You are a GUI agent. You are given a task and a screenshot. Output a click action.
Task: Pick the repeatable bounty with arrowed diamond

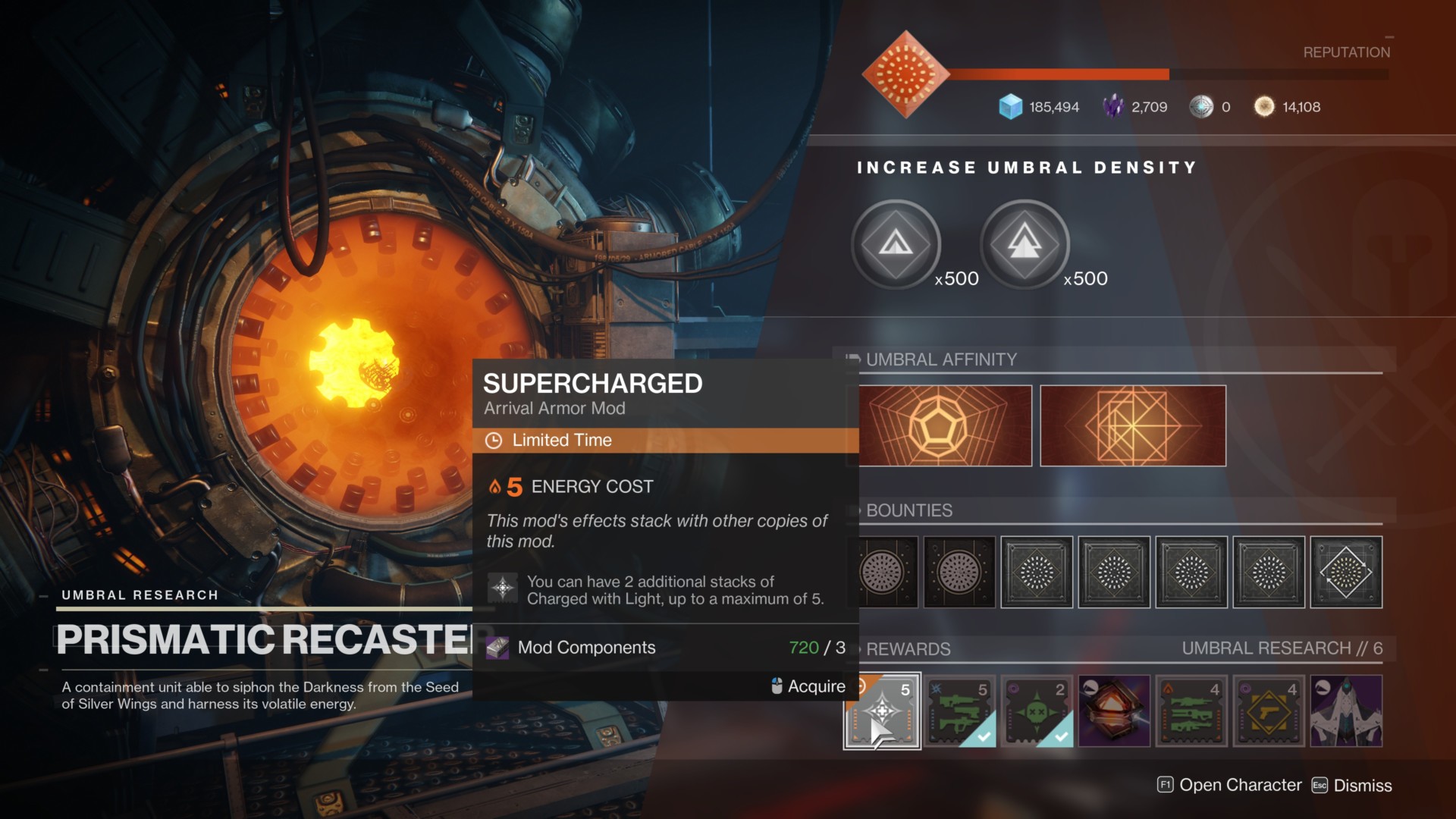point(1346,573)
